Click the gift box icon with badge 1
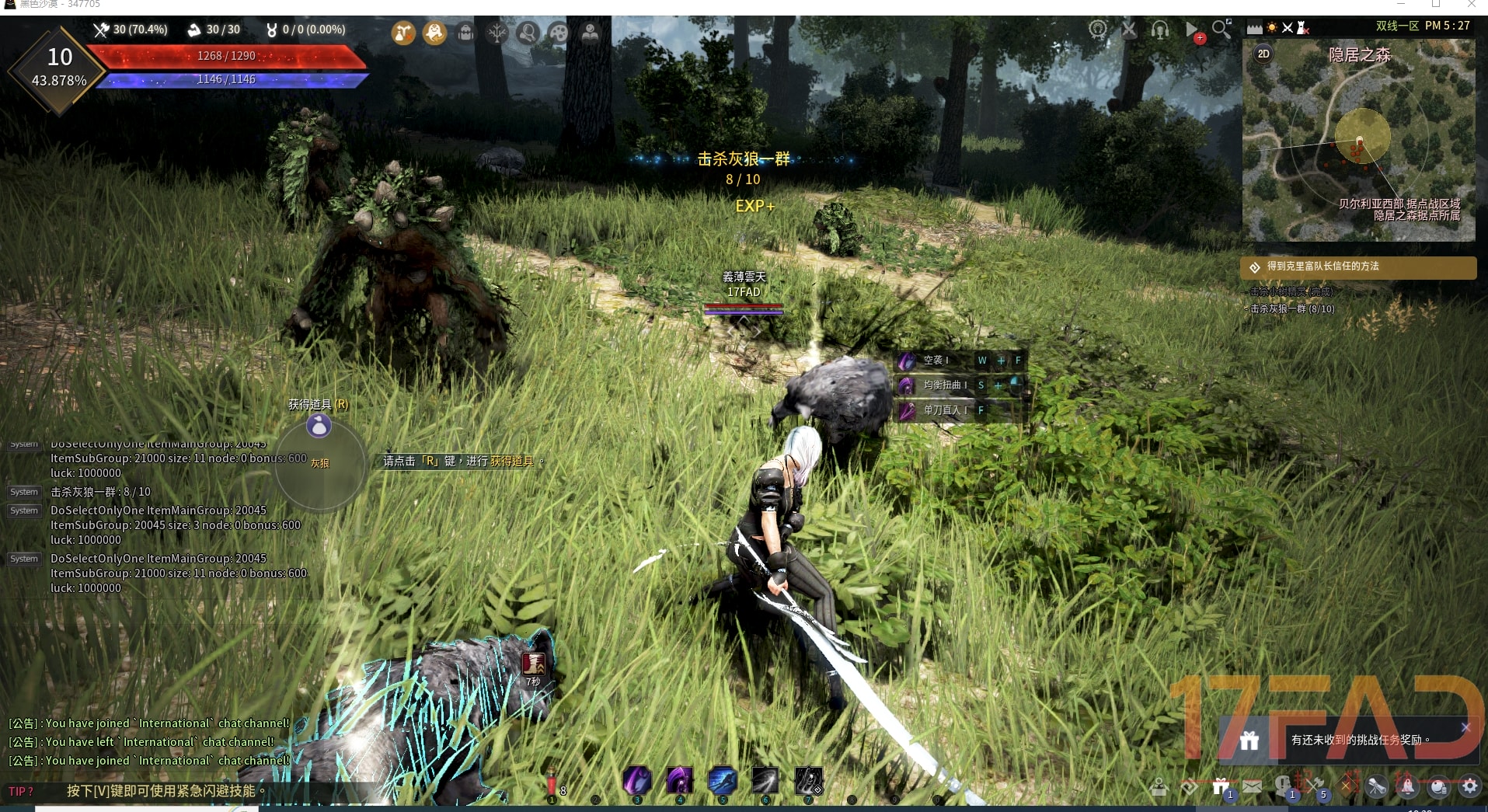This screenshot has height=812, width=1488. pyautogui.click(x=1221, y=786)
